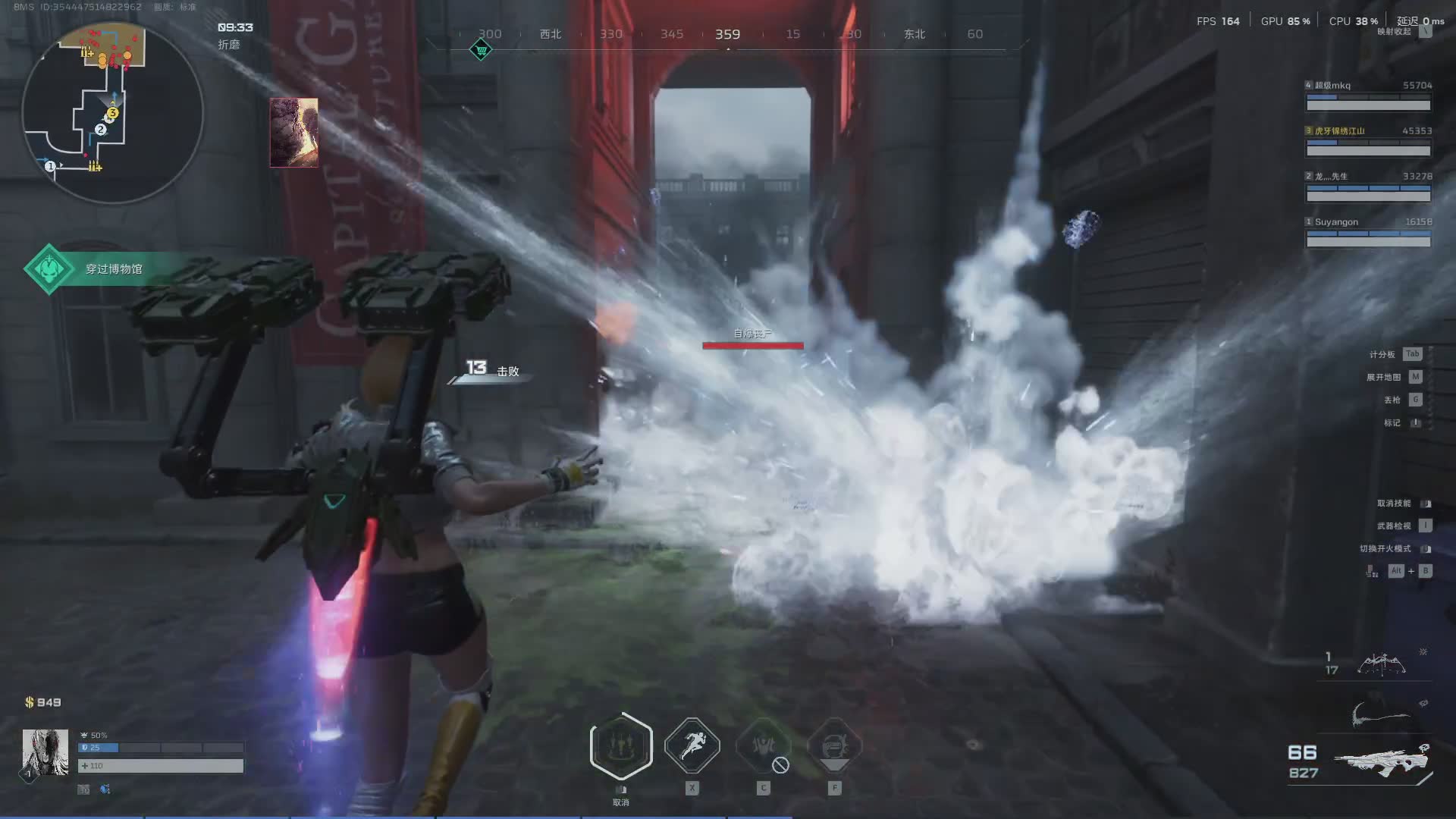The height and width of the screenshot is (819, 1456).
Task: Switch to the scythe melee weapon
Action: tap(1380, 715)
